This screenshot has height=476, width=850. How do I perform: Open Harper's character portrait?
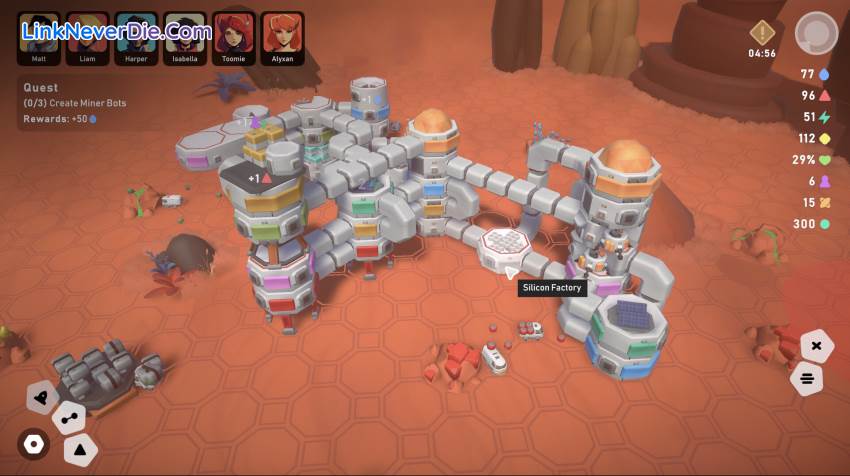pos(136,33)
